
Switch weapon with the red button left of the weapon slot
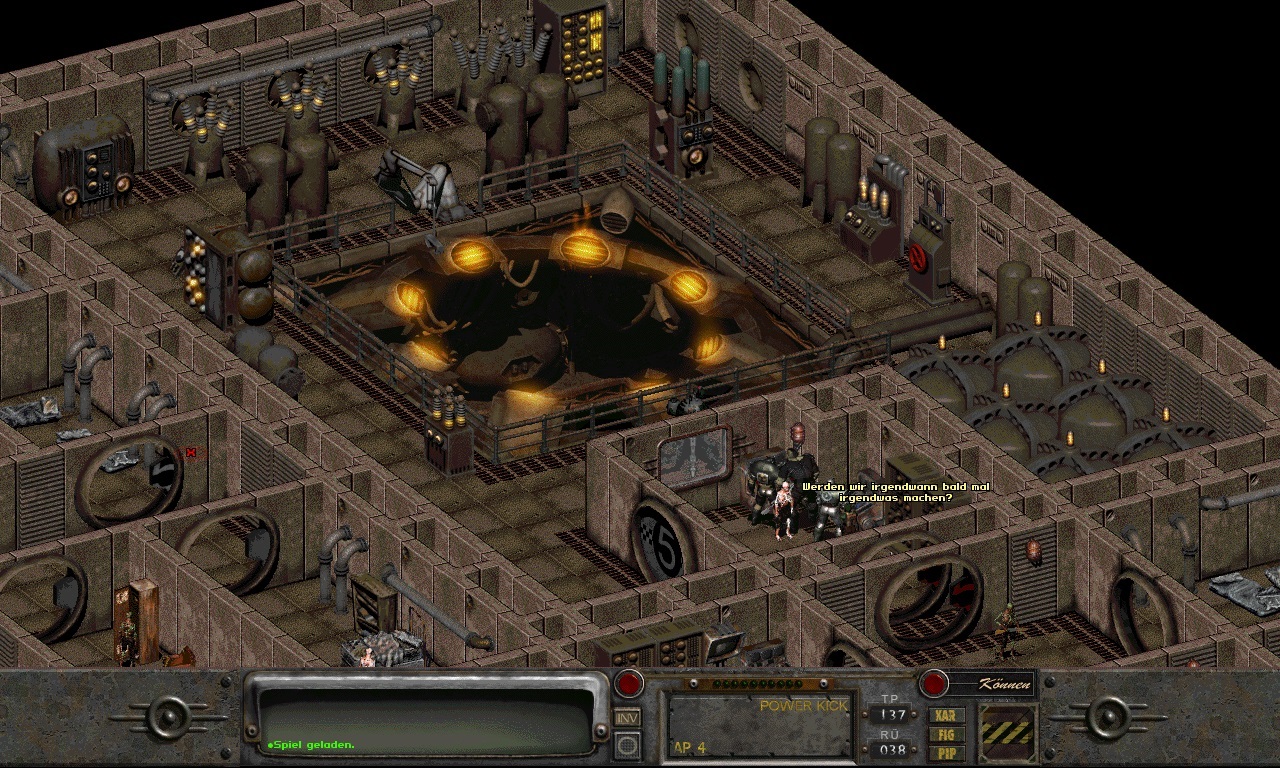[x=629, y=684]
